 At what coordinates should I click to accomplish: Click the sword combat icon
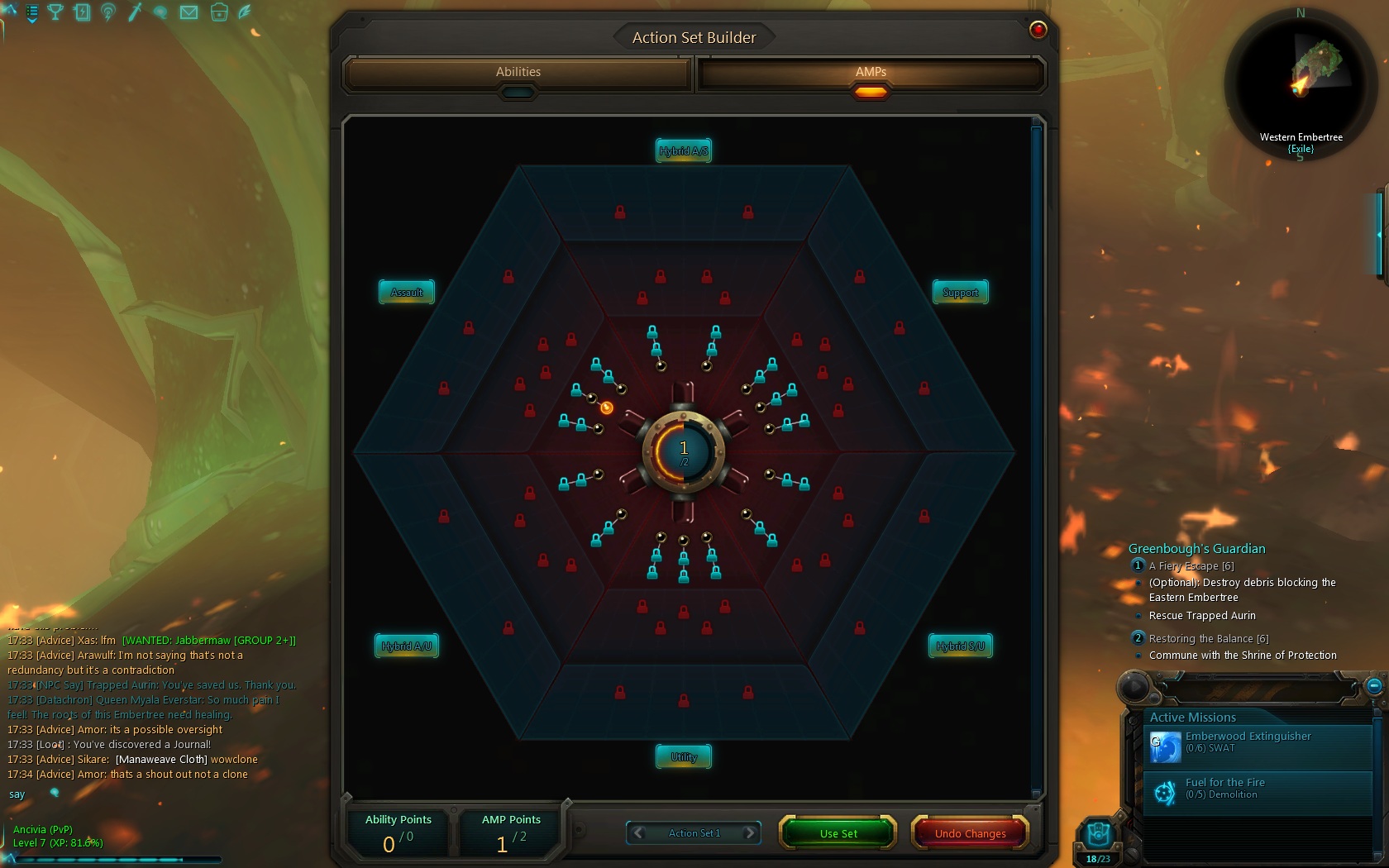coord(136,12)
